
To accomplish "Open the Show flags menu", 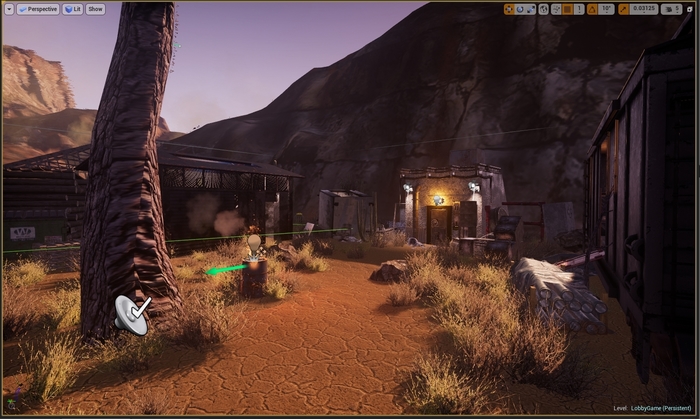I will coord(95,9).
